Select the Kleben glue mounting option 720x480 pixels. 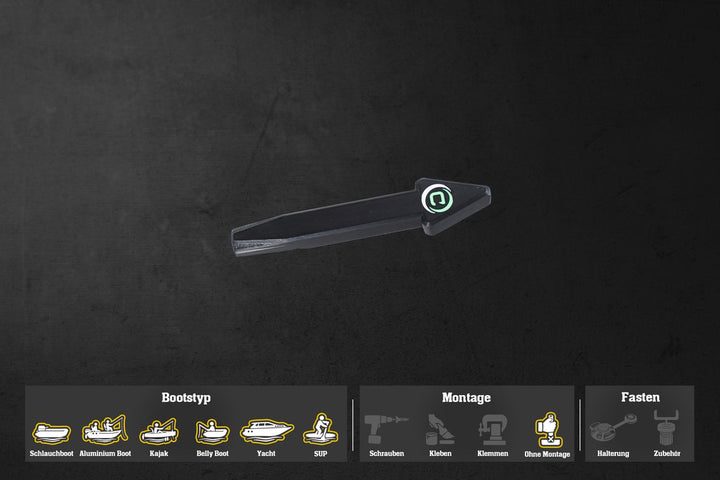tap(440, 430)
